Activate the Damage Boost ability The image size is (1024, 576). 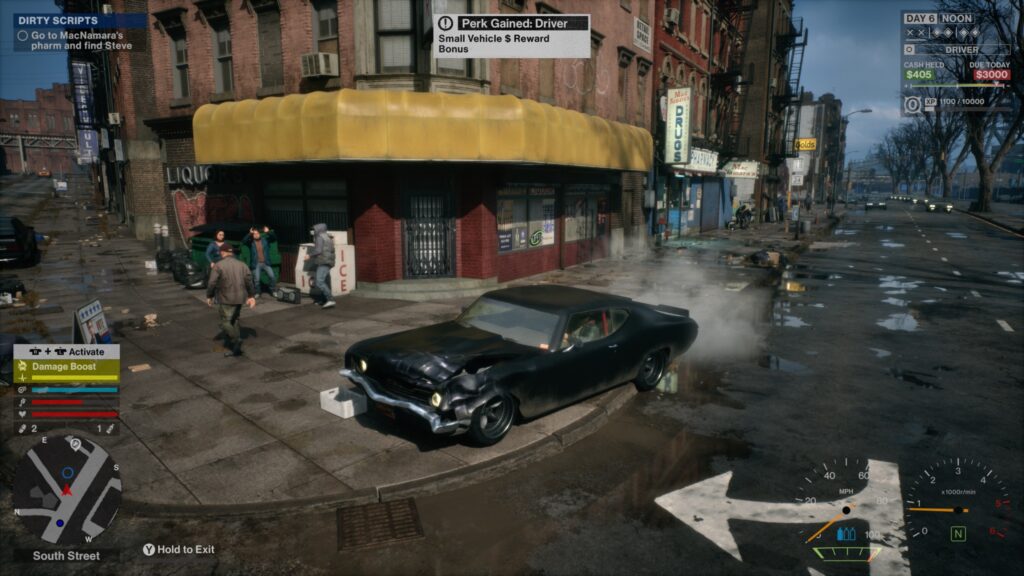point(66,367)
